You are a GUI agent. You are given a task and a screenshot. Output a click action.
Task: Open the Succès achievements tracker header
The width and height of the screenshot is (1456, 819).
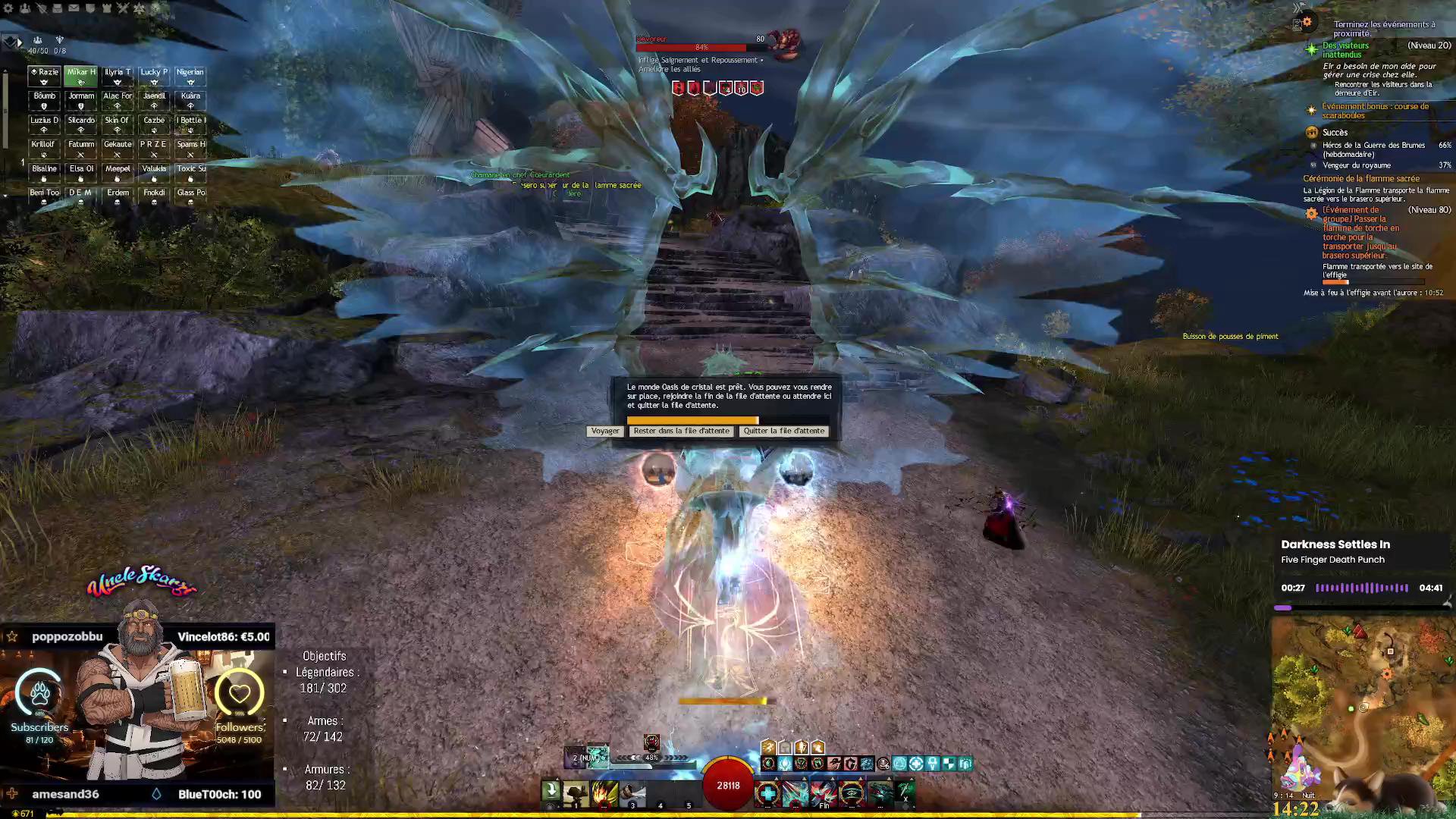1335,133
